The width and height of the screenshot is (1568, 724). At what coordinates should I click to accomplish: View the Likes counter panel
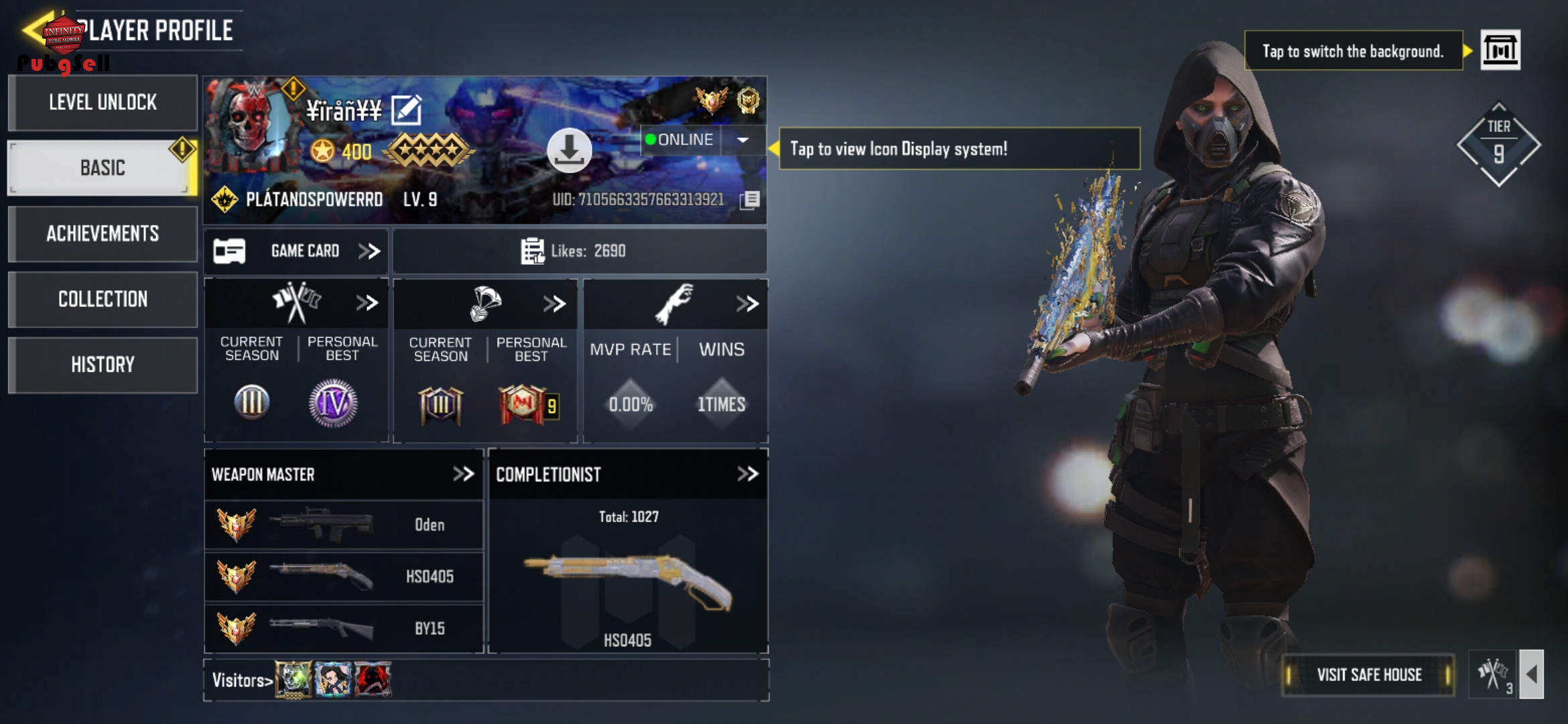coord(580,251)
